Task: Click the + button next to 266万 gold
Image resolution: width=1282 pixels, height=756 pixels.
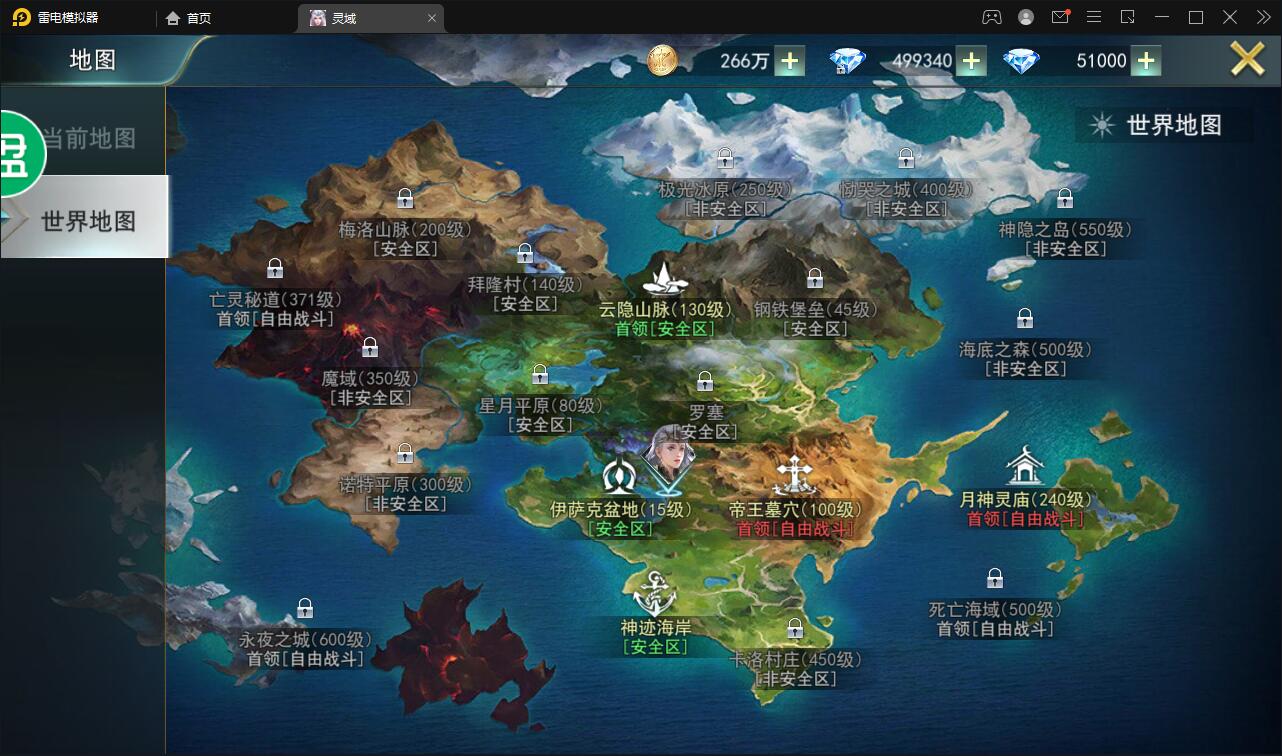Action: (x=789, y=61)
